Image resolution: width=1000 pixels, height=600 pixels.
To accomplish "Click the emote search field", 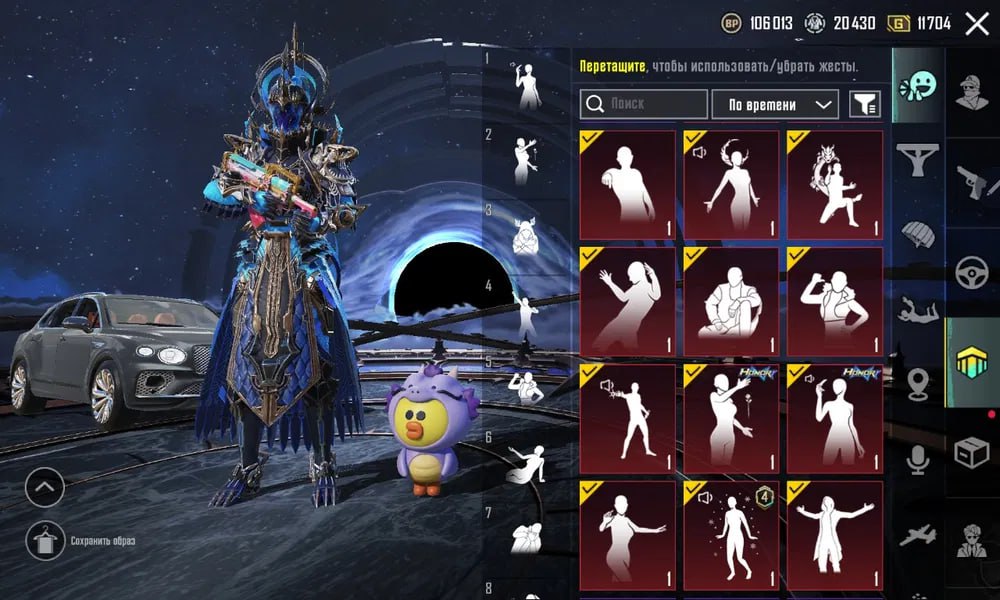I will [642, 104].
